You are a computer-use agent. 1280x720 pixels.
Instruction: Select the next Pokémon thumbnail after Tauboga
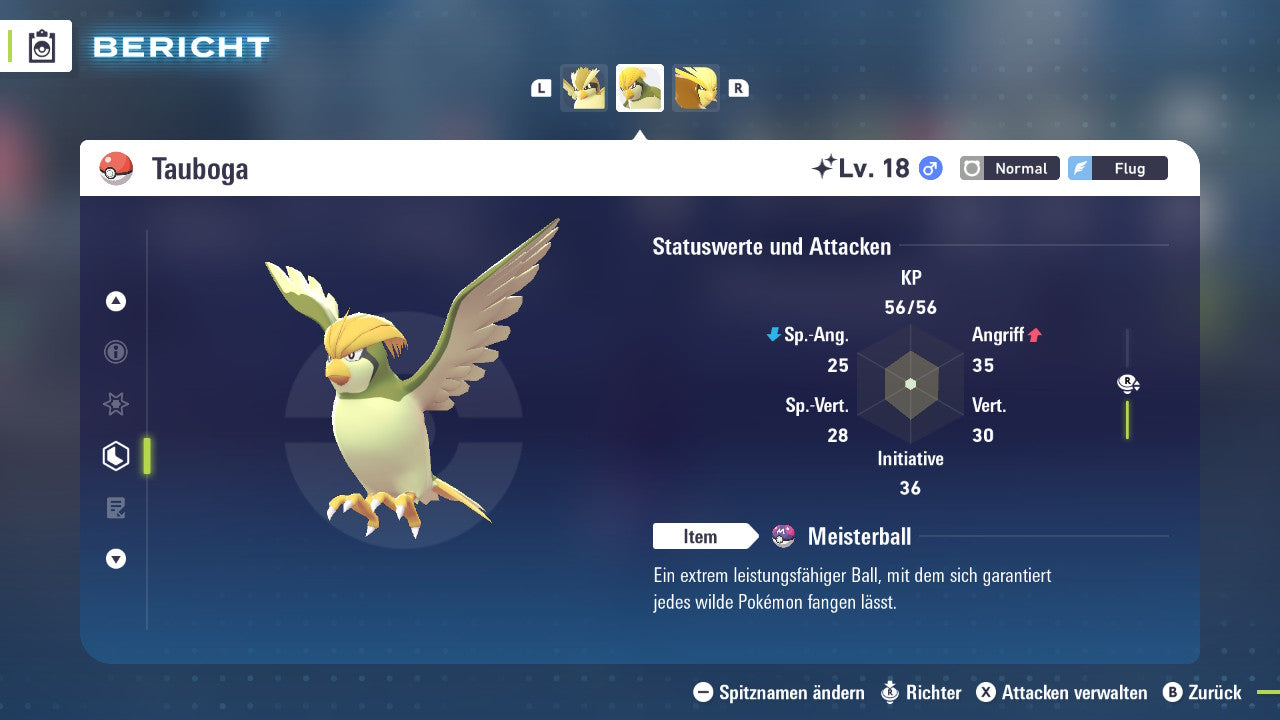[695, 87]
